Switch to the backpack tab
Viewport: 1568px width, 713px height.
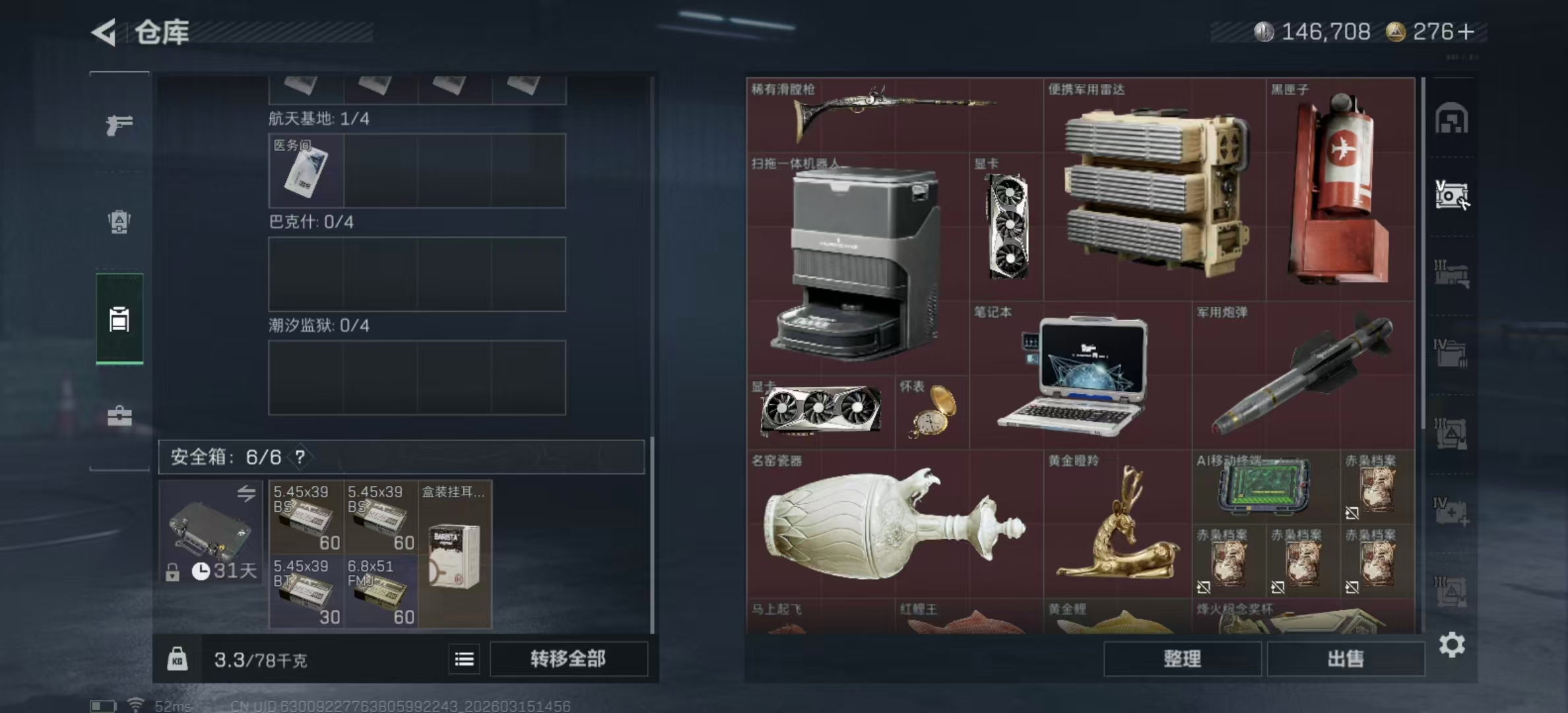[119, 222]
